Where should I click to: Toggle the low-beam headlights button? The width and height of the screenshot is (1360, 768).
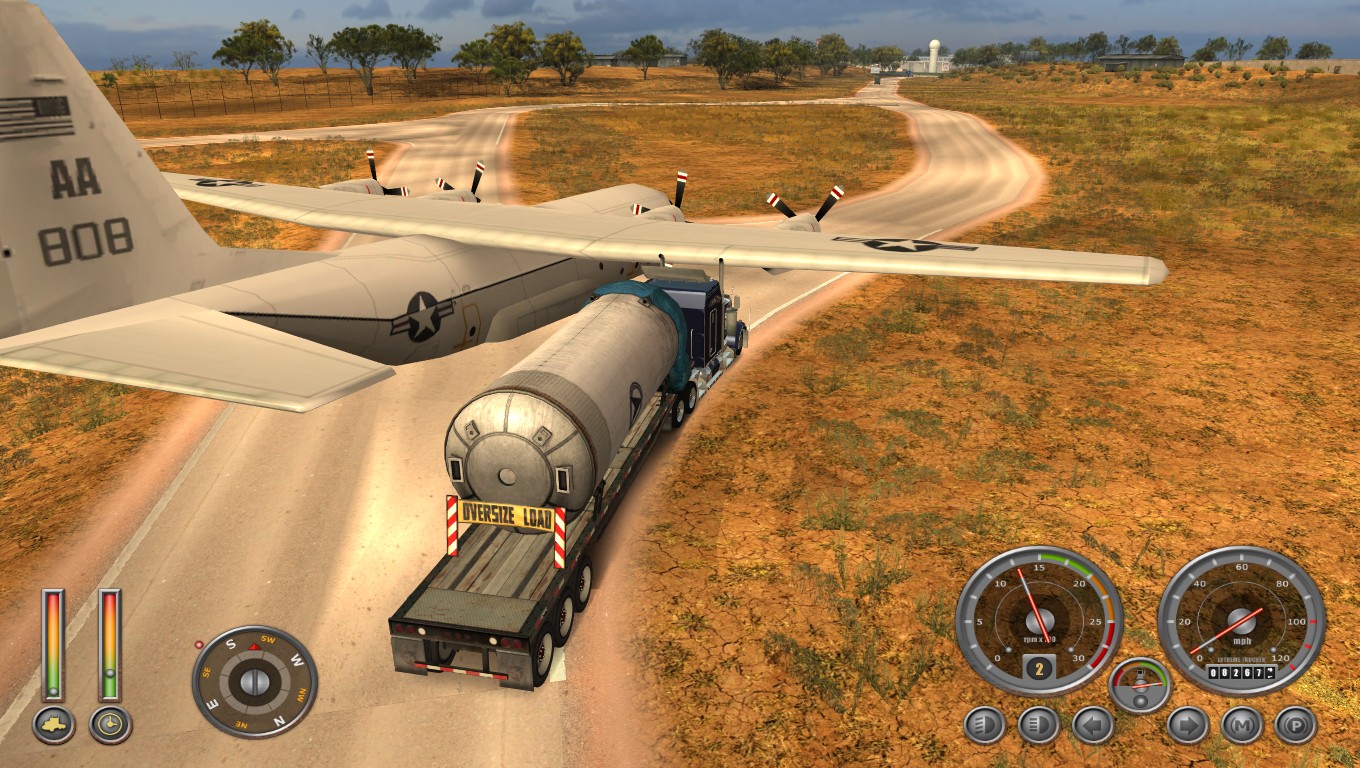(984, 725)
